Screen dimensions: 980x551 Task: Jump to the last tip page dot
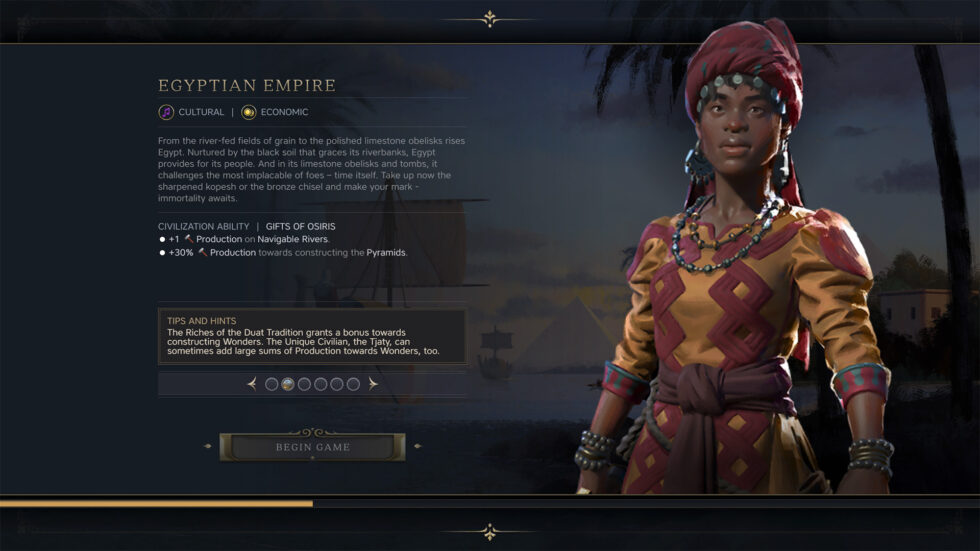[x=353, y=384]
